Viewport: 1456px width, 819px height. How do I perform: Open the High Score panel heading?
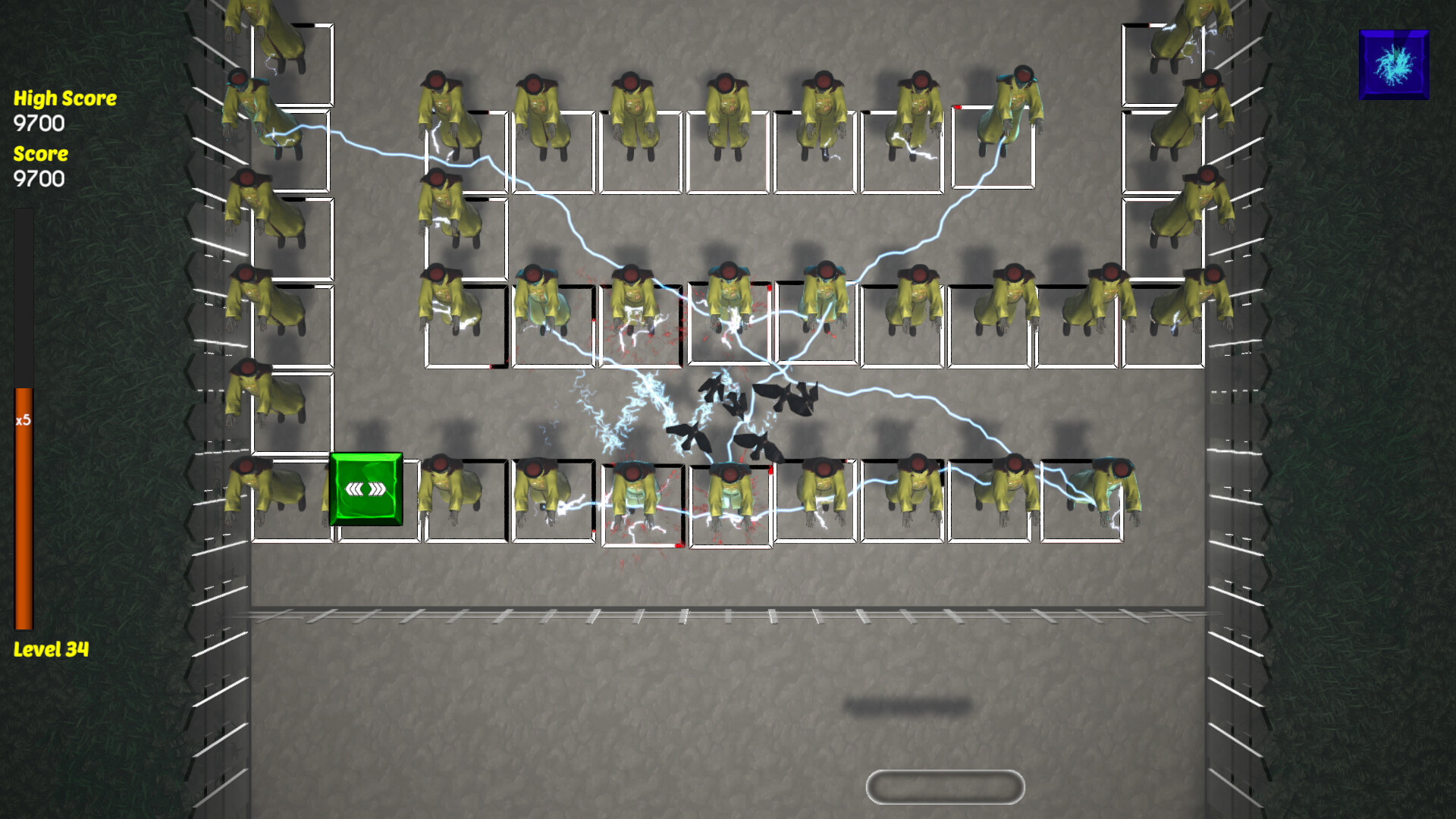64,98
